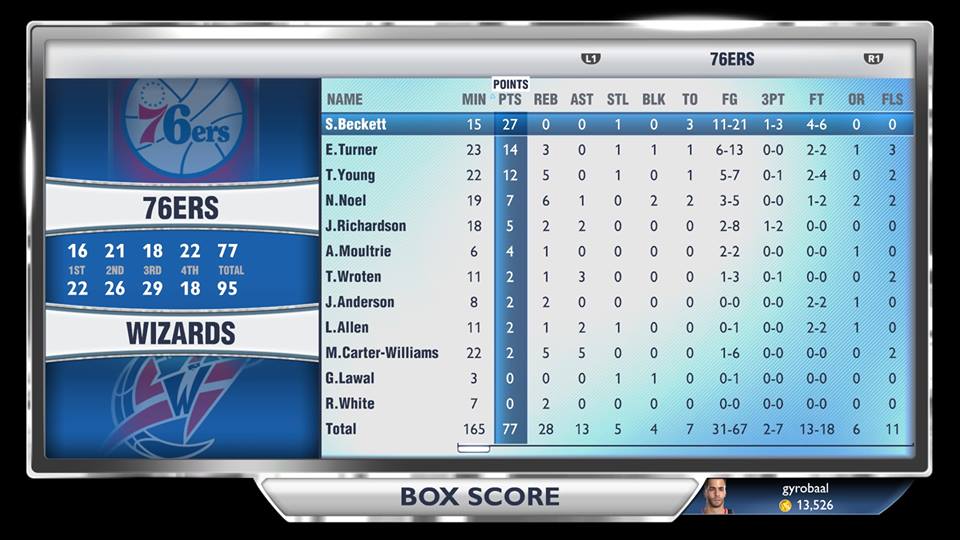Screen dimensions: 960x540
Task: Choose the FG column header
Action: pos(730,99)
